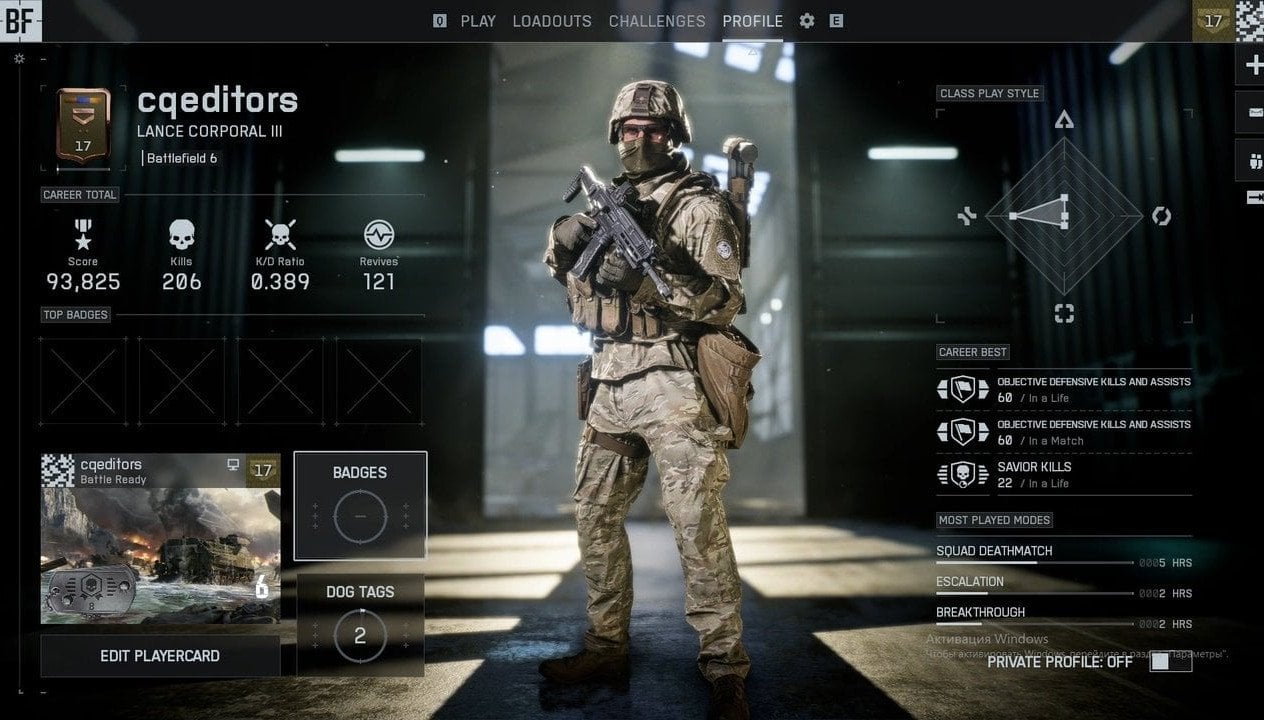Click the level 17 badge in top bar

(1213, 21)
